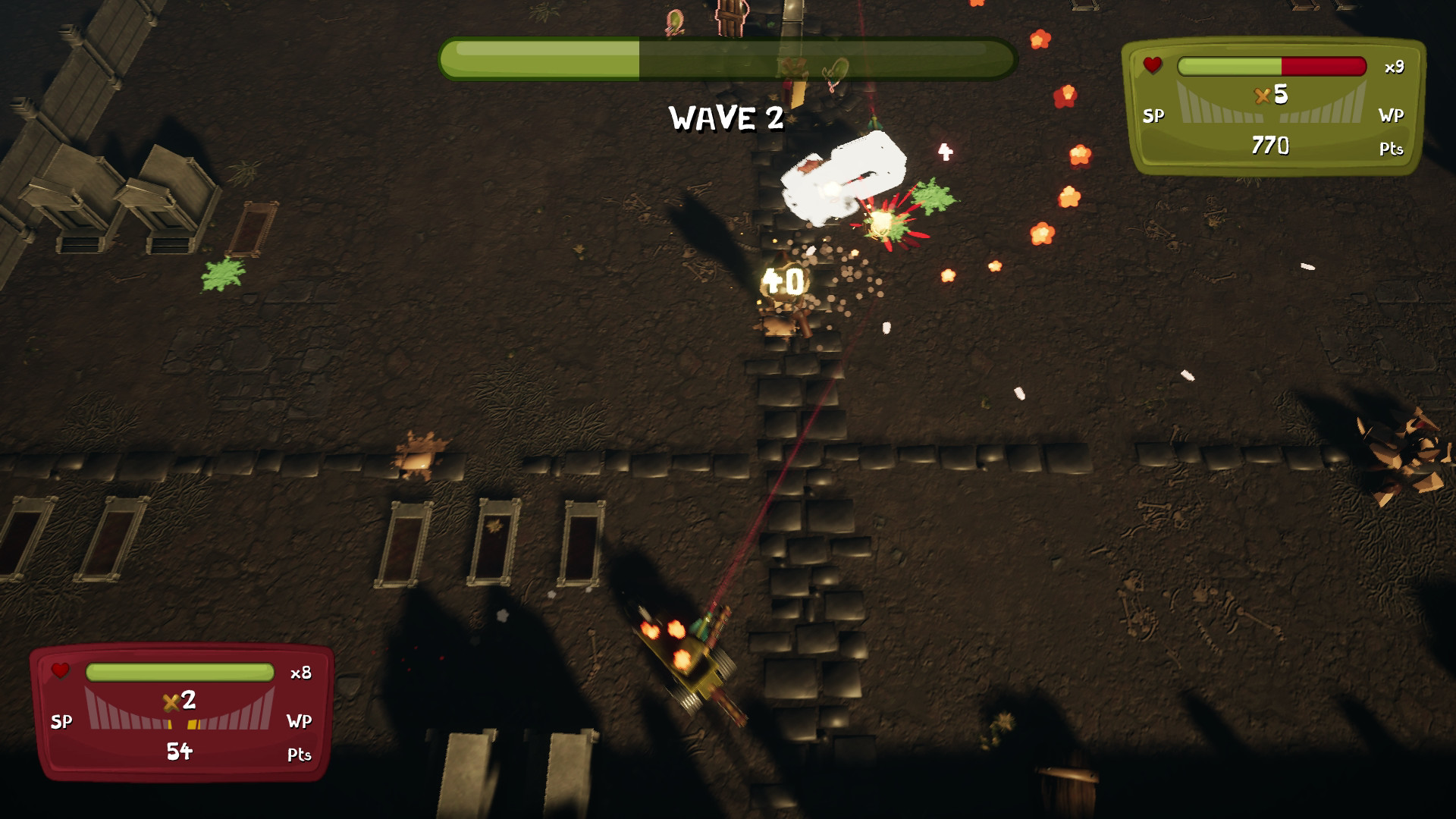This screenshot has height=819, width=1456.
Task: Click the x9 lives indicator in green HUD
Action: 1396,67
